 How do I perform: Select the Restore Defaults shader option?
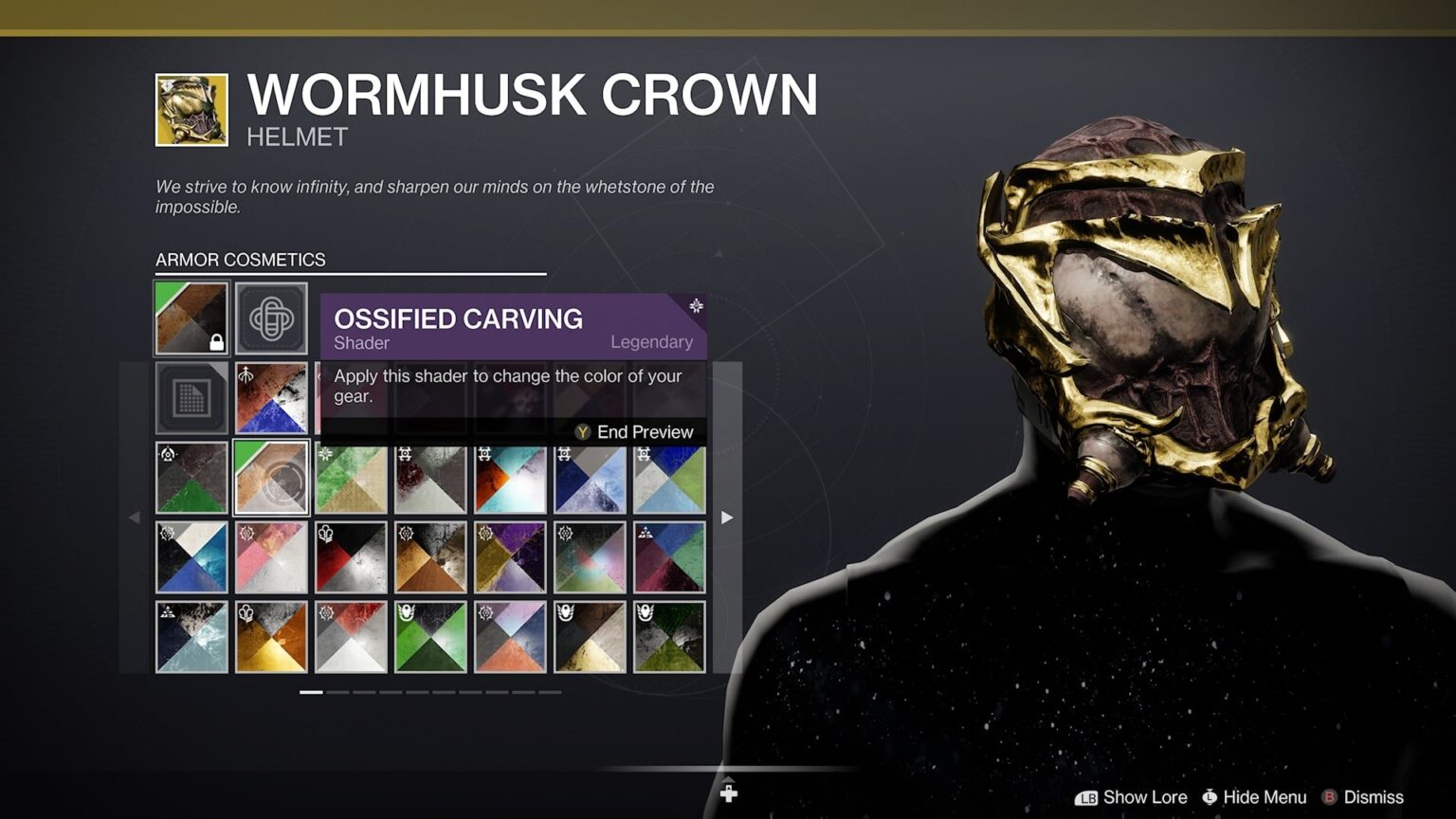(191, 396)
